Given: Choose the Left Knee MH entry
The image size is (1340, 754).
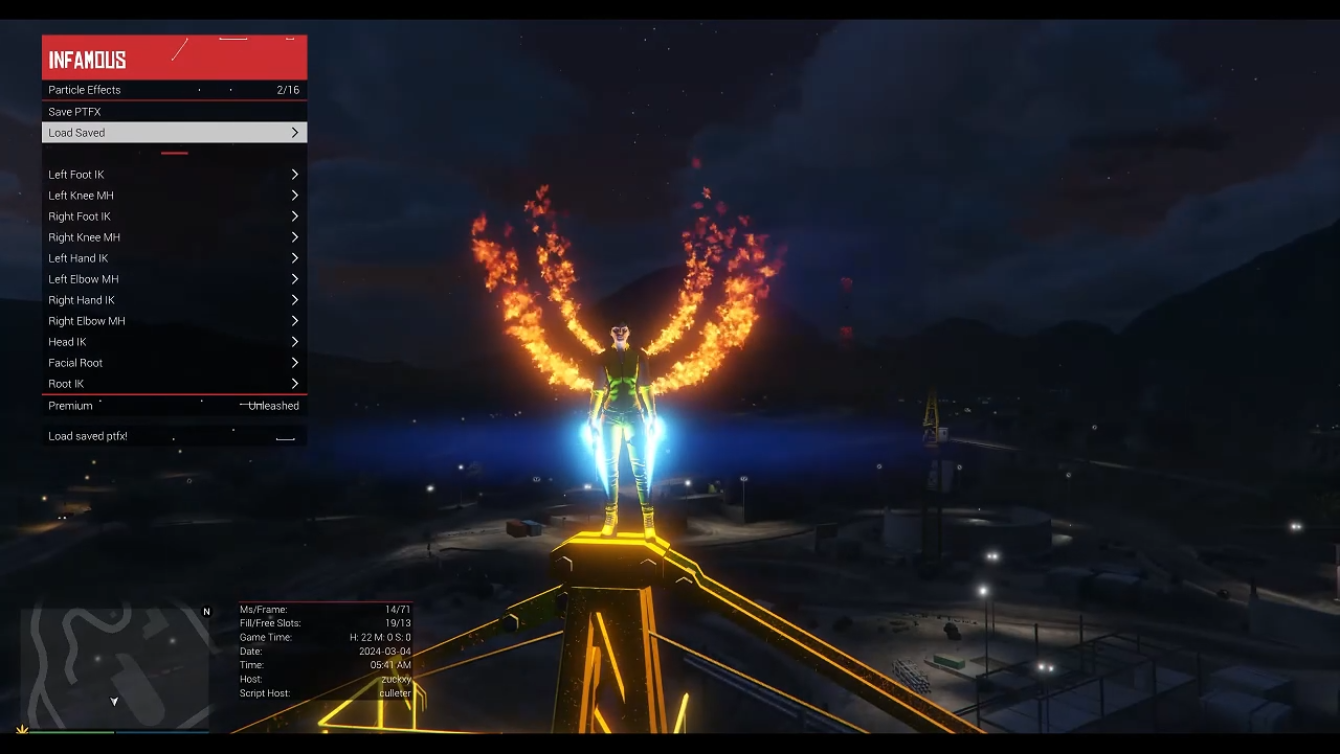Looking at the screenshot, I should 174,196.
